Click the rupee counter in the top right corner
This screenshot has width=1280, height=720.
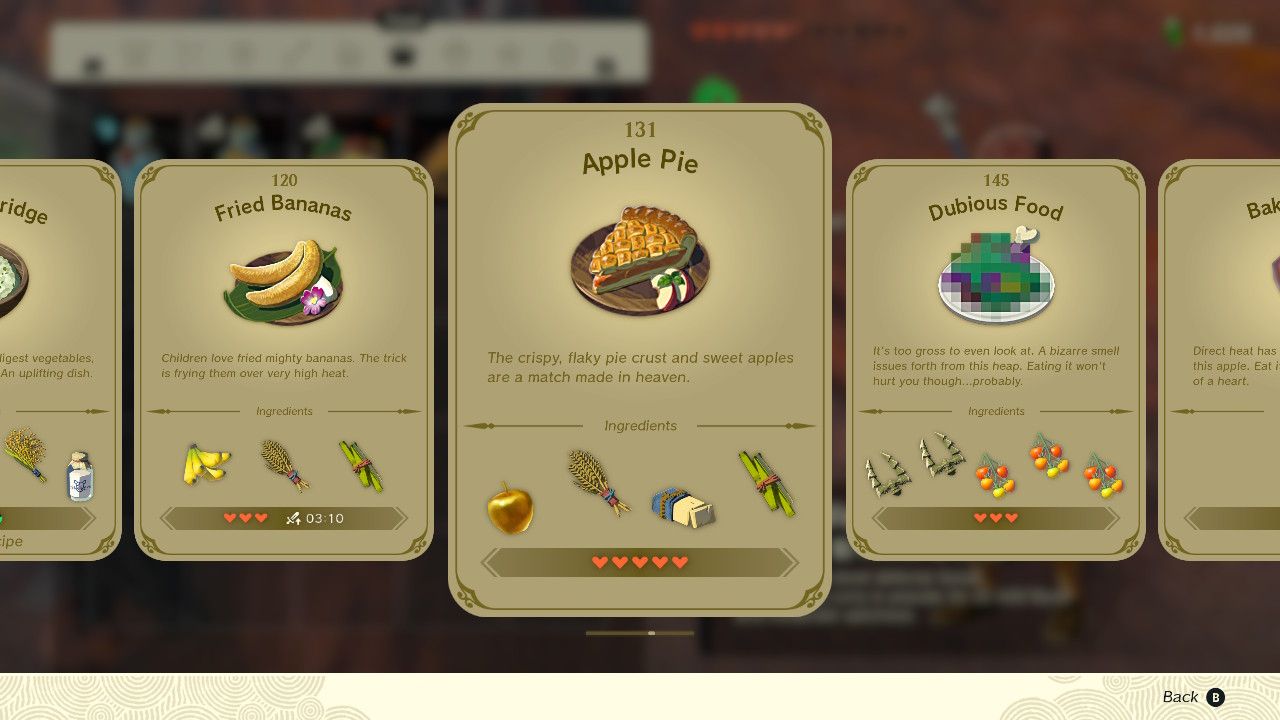coord(1207,30)
